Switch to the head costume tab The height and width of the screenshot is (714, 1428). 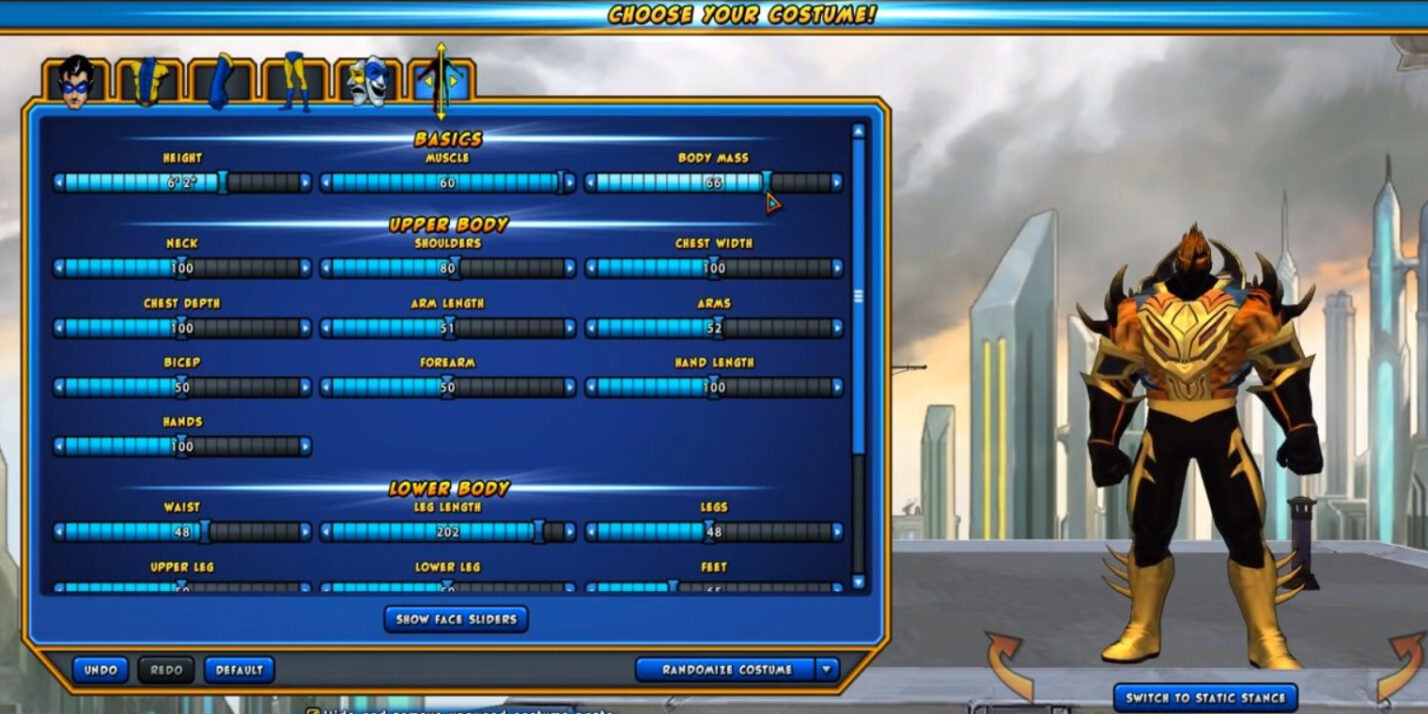point(75,82)
